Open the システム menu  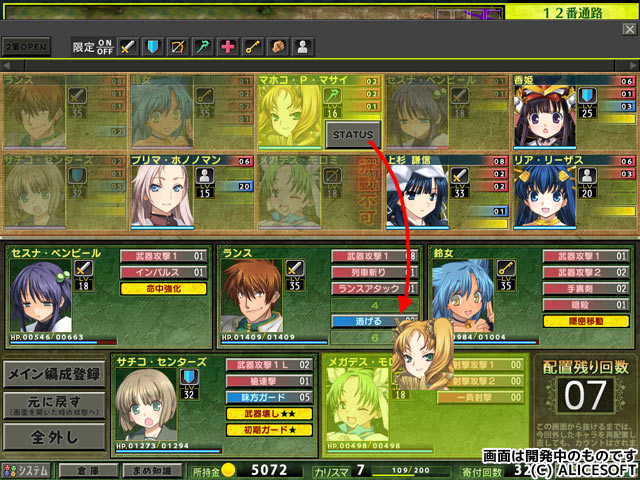click(26, 470)
